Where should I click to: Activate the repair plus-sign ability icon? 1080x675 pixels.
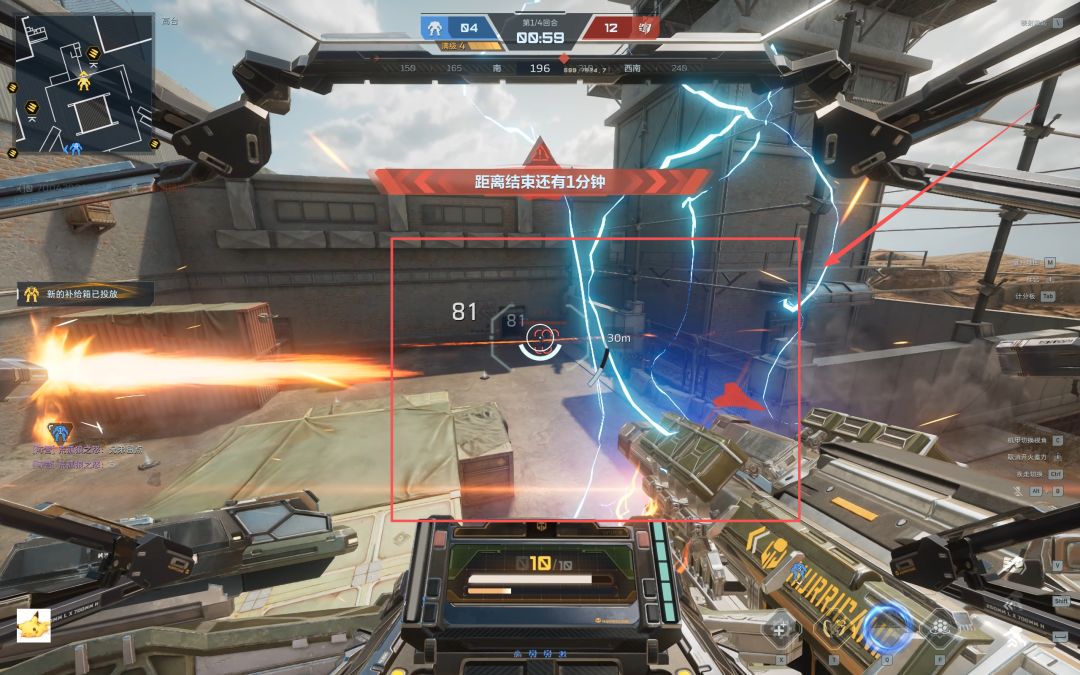780,630
